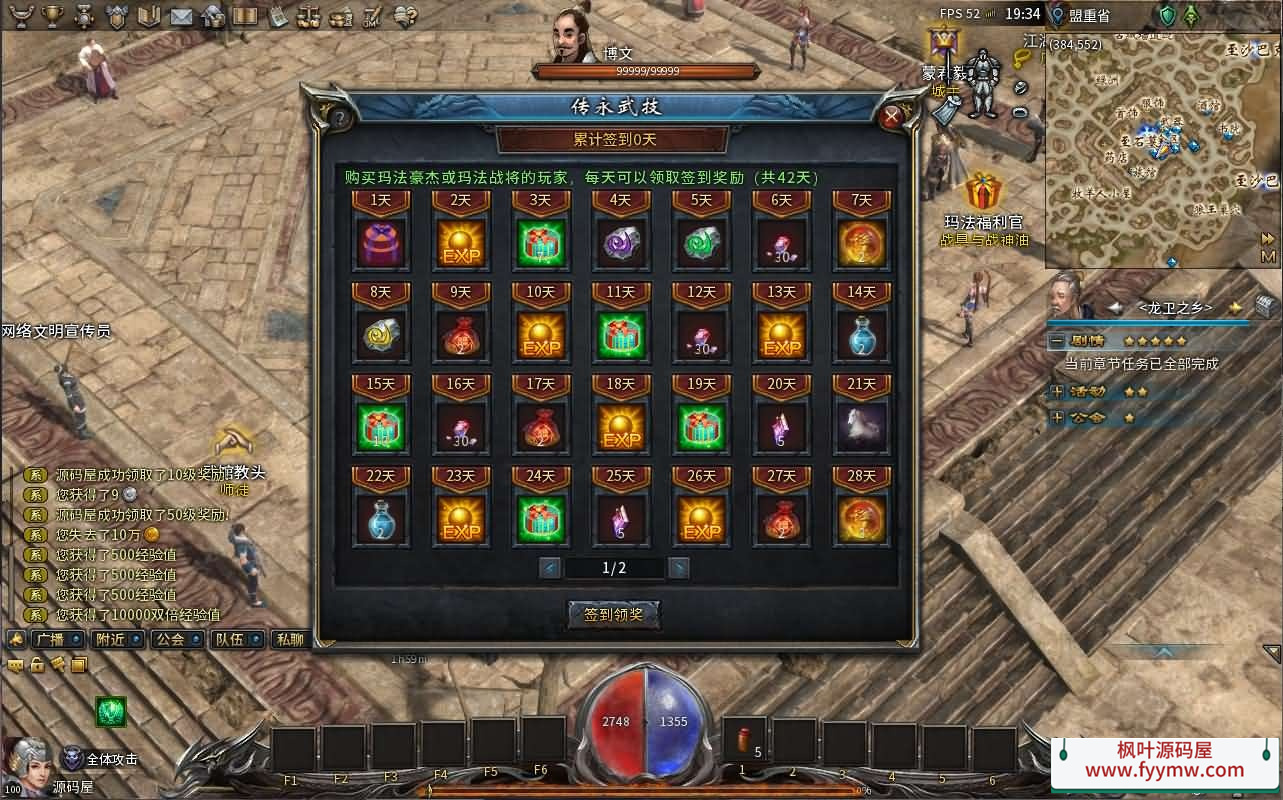This screenshot has height=800, width=1283.
Task: Select the day 1 purple gift bag reward
Action: [x=381, y=244]
